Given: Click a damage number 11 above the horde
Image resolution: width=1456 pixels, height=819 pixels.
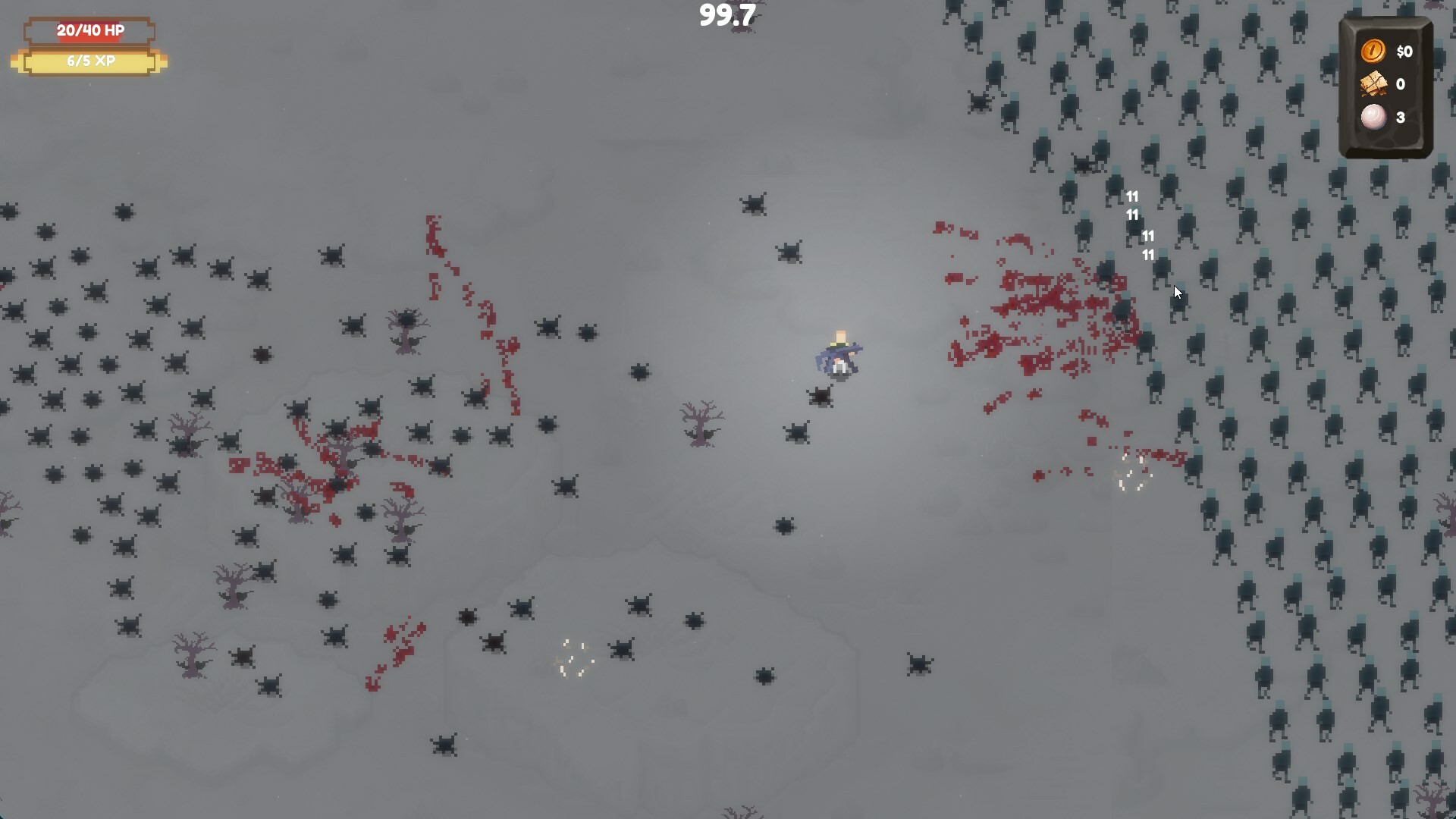Looking at the screenshot, I should pos(1131,196).
